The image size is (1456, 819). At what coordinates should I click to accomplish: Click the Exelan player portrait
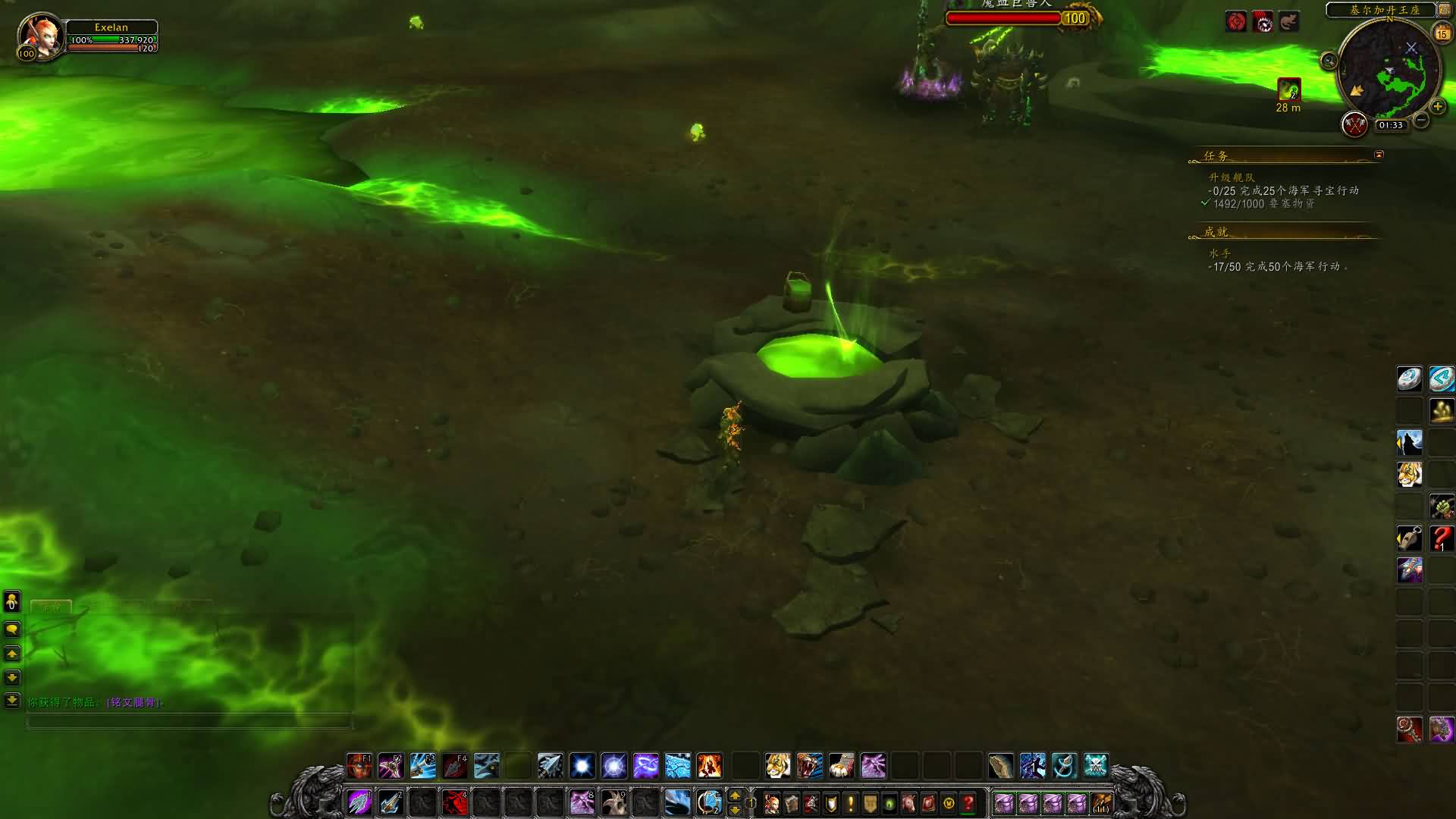click(40, 34)
